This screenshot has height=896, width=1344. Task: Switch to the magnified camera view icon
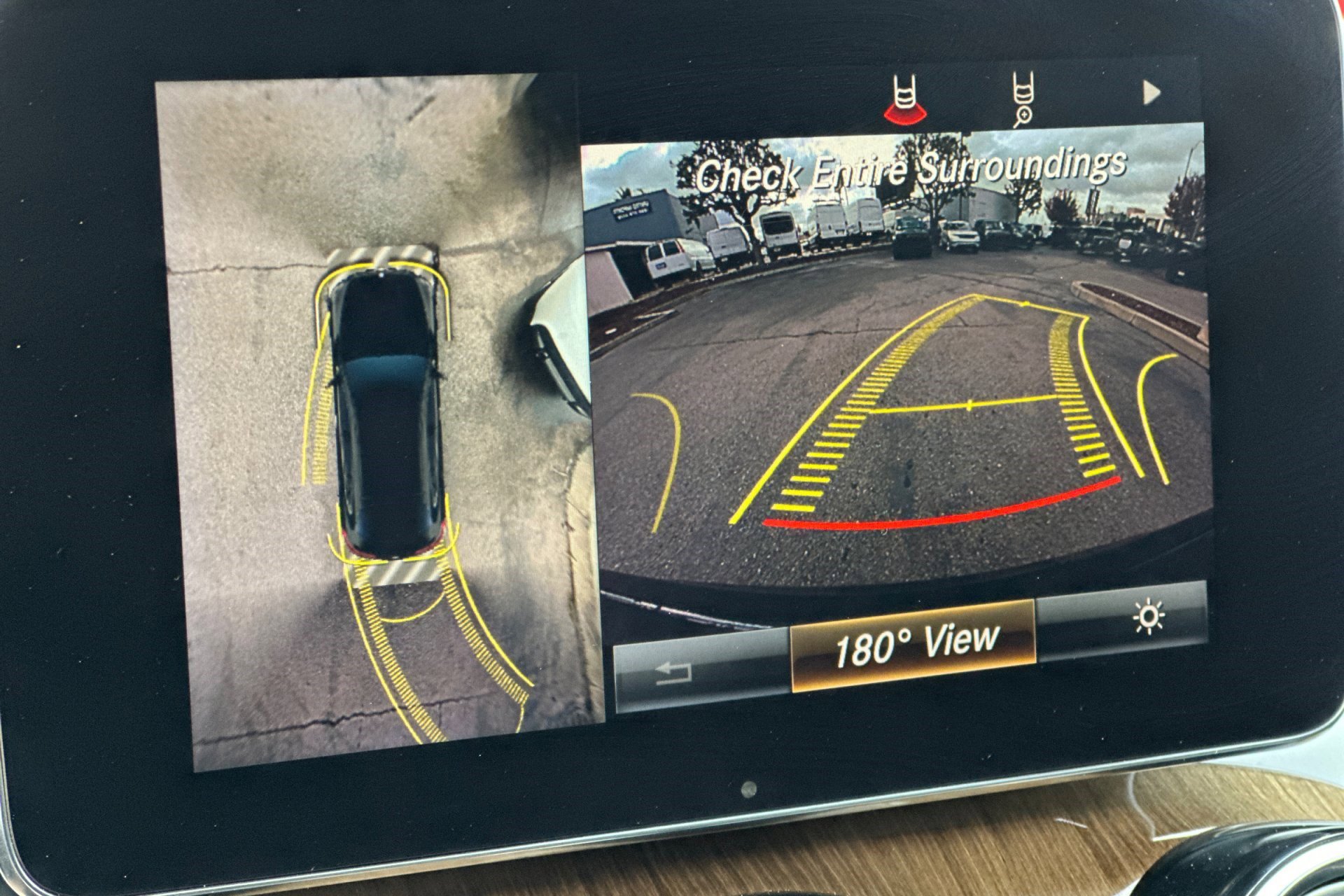click(x=1024, y=99)
